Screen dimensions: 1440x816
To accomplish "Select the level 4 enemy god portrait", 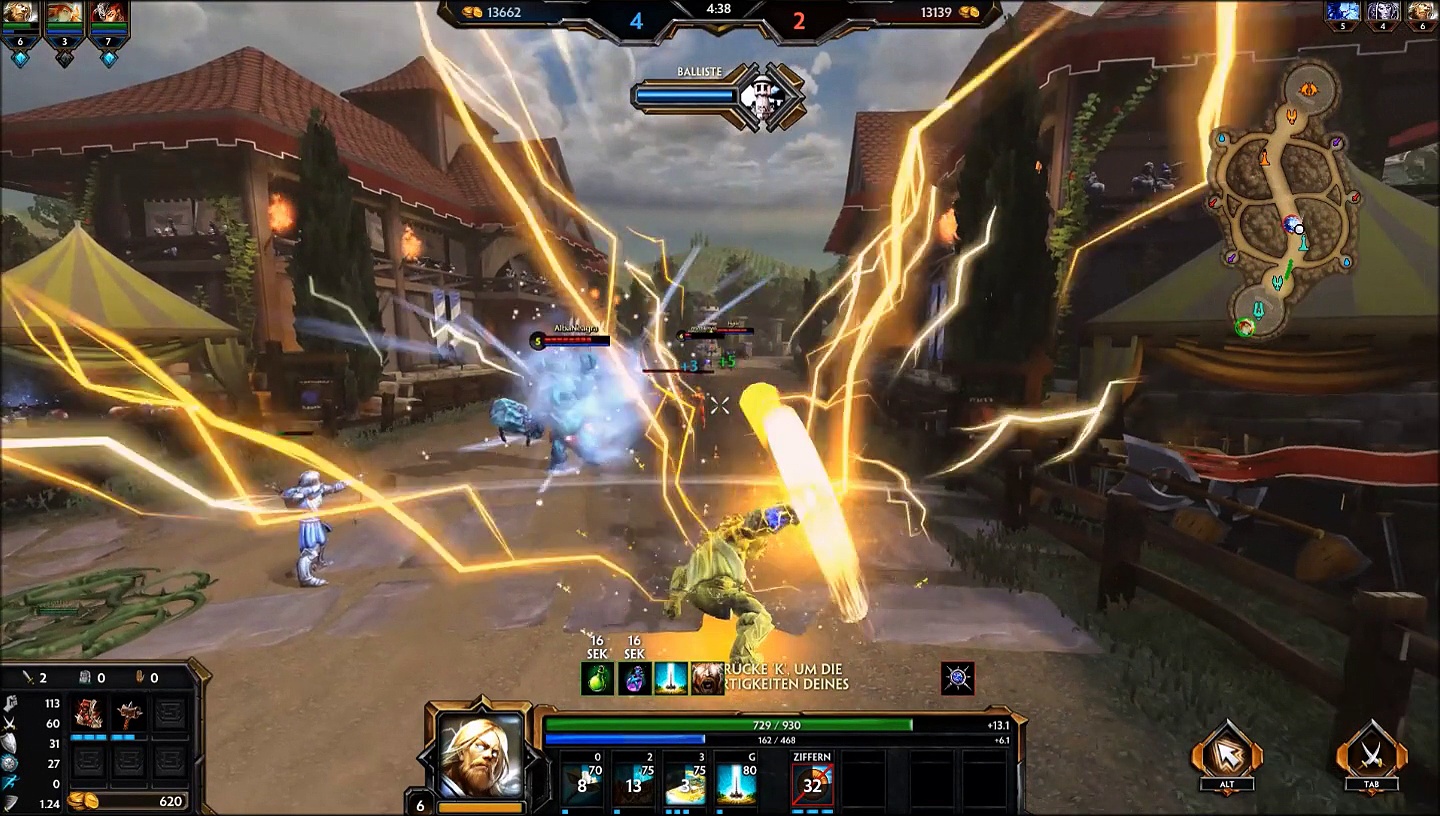I will 1382,12.
